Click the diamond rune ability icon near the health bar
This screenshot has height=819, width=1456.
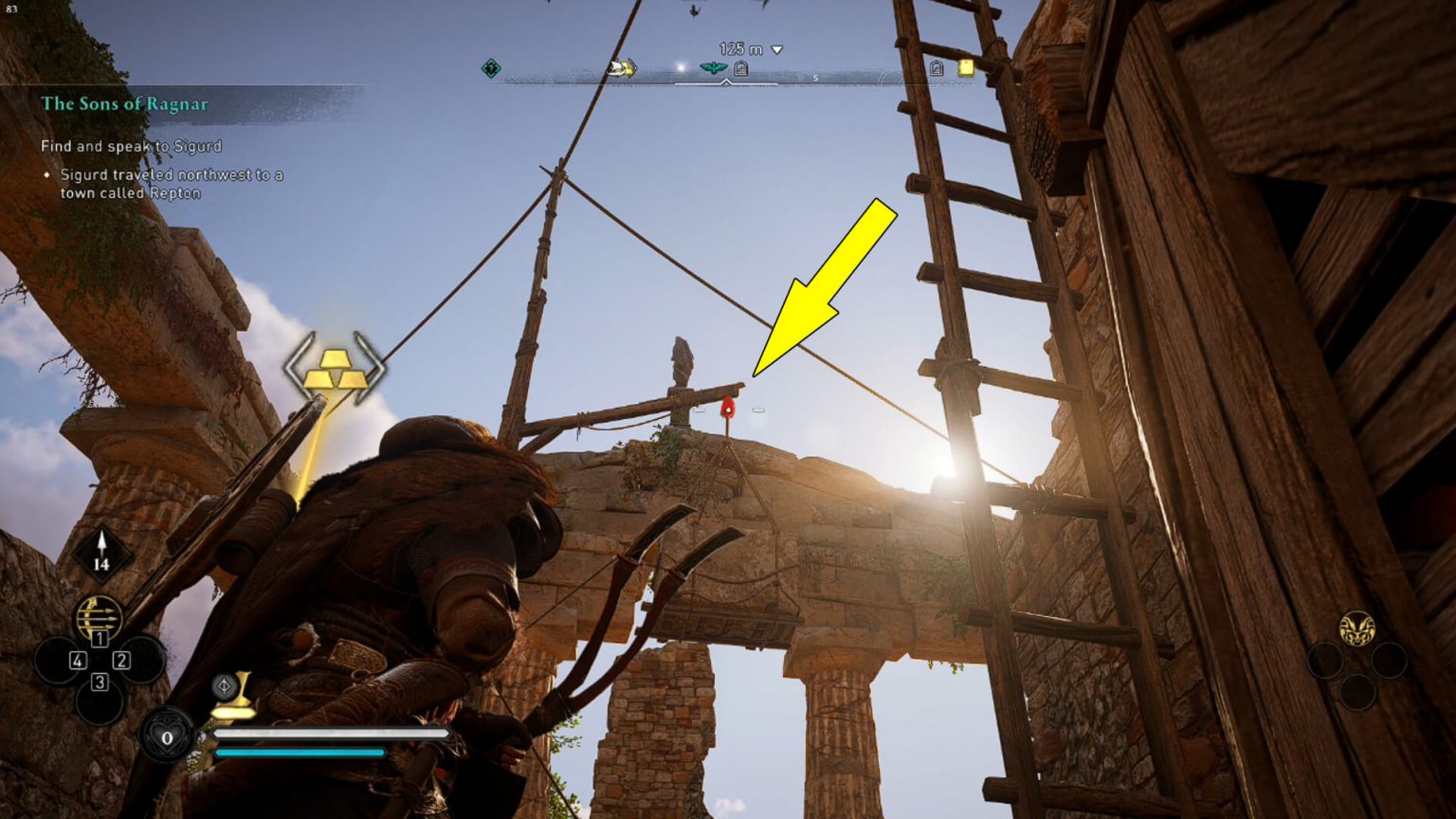pyautogui.click(x=224, y=685)
